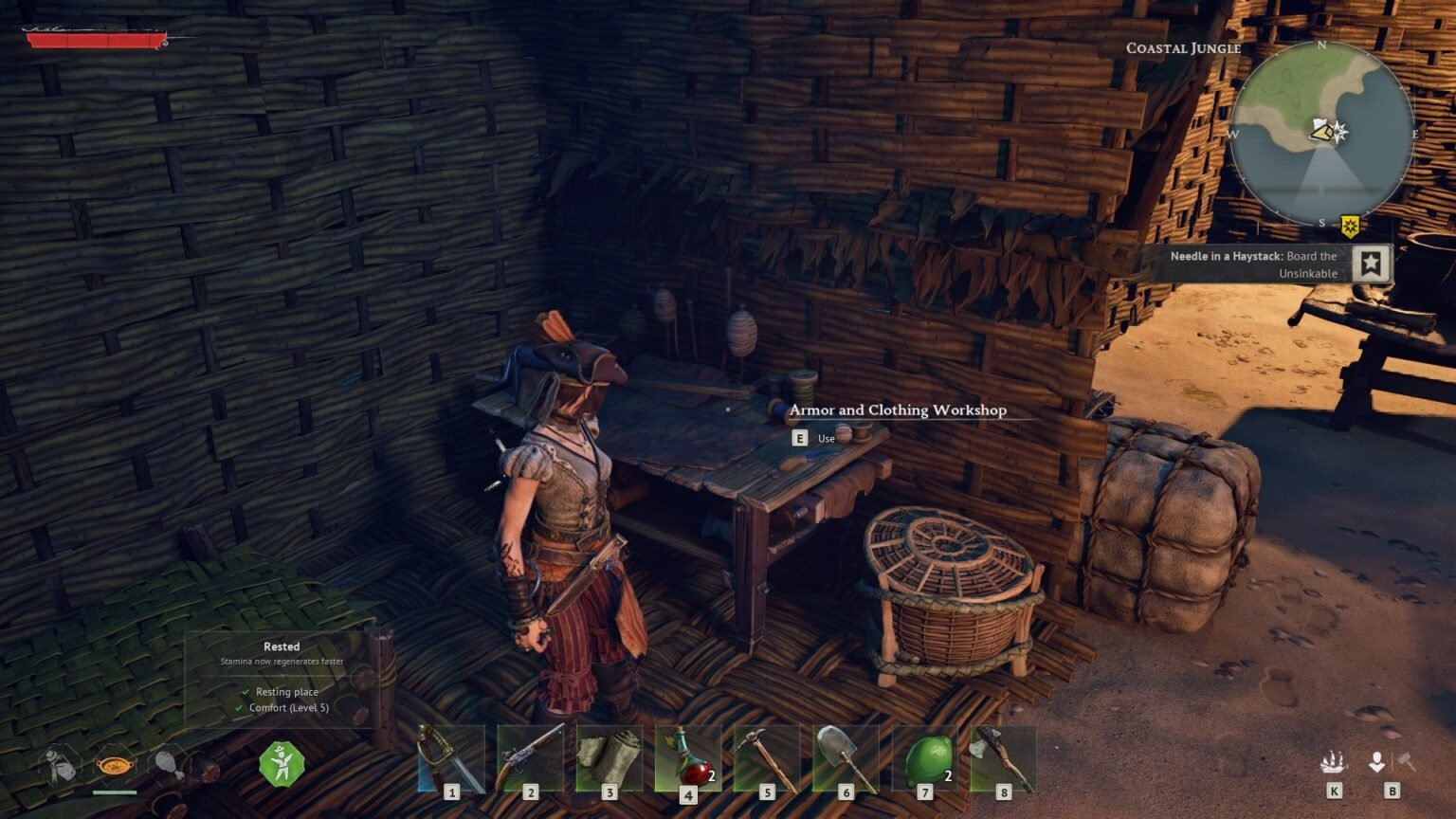
Task: Click the Coastal Jungle region label
Action: click(x=1182, y=47)
